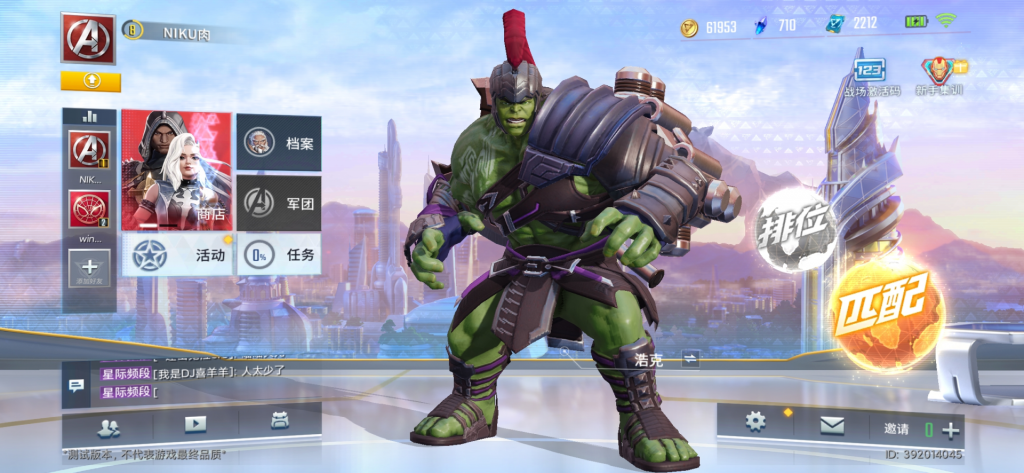Open the friends list icon
Screen dimensions: 1024x473
(x=108, y=425)
